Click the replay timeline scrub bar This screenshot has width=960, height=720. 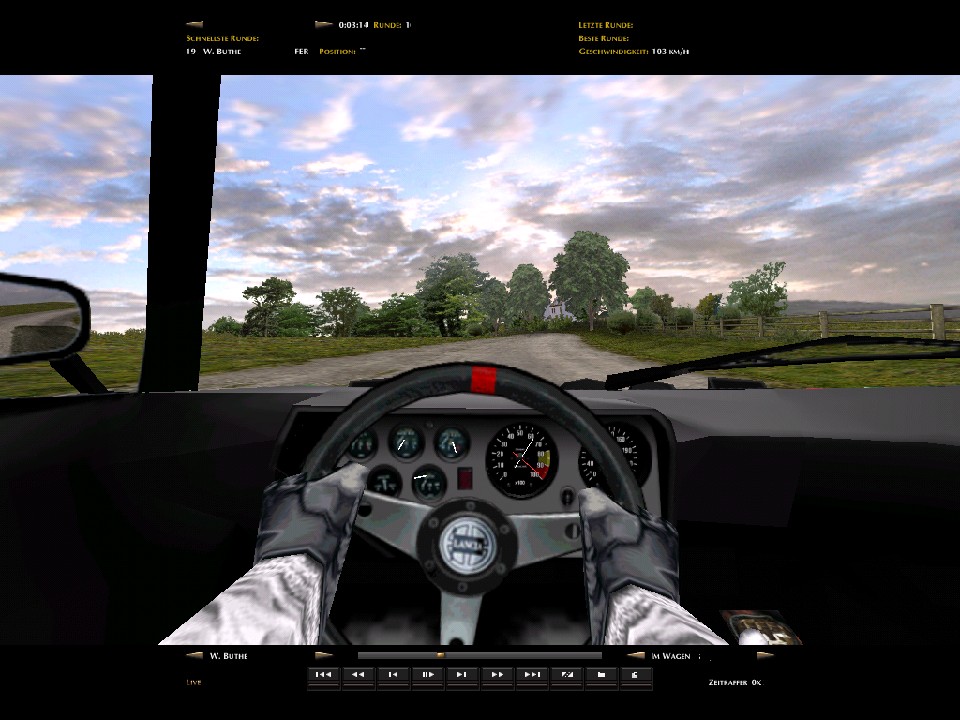point(480,656)
